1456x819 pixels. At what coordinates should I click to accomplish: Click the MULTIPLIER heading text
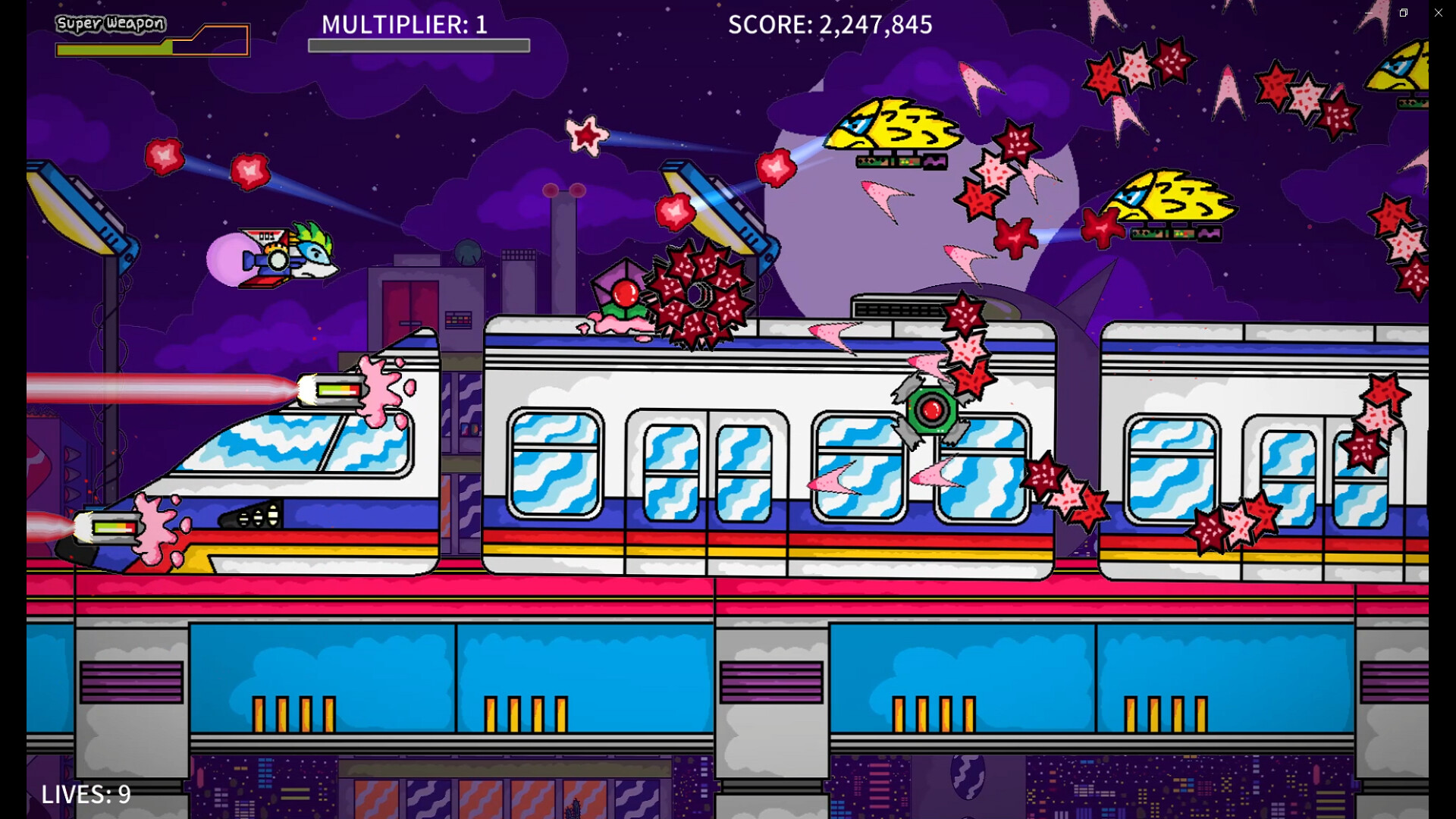pos(402,24)
